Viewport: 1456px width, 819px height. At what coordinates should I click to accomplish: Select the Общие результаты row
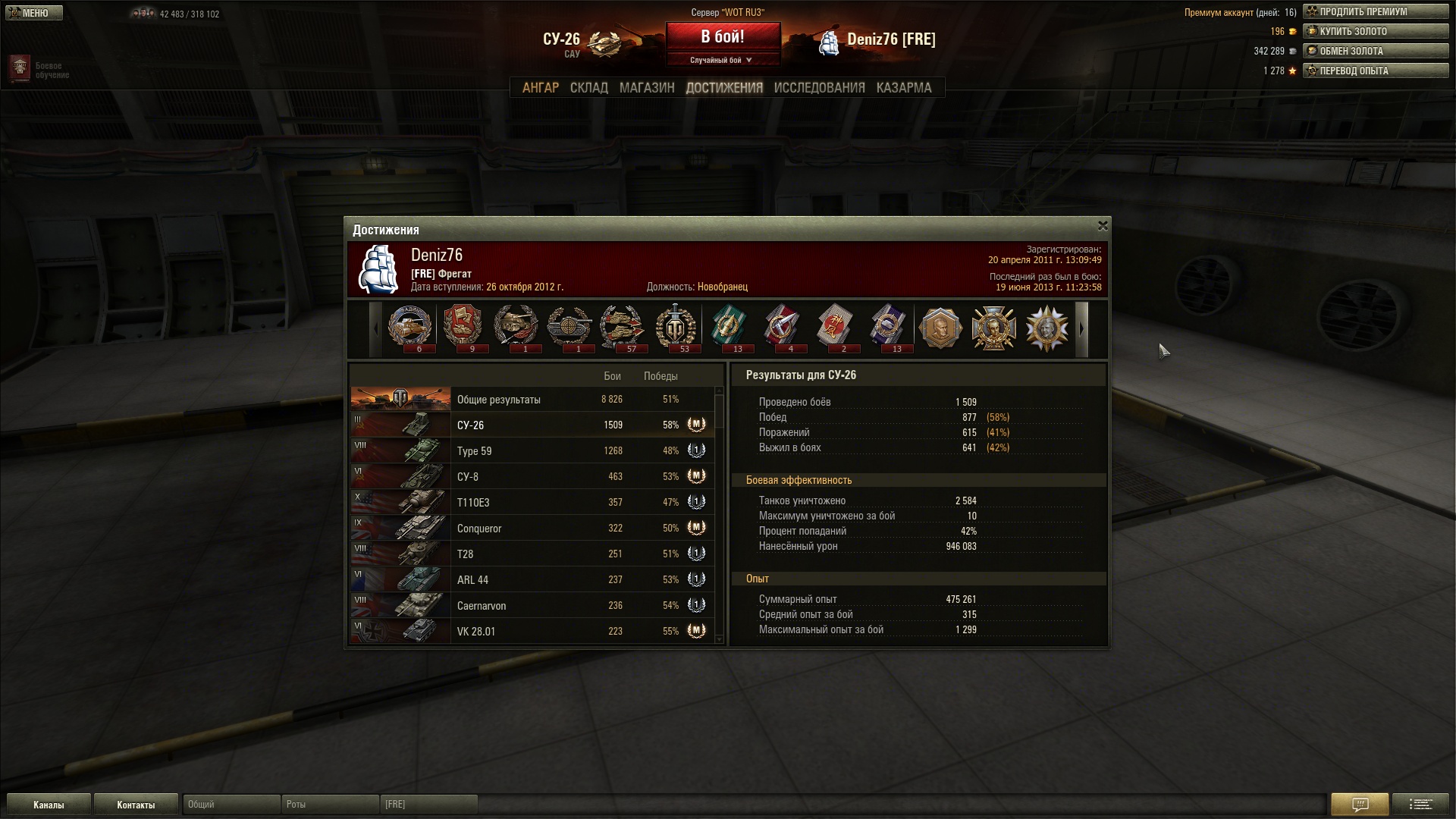(x=531, y=400)
